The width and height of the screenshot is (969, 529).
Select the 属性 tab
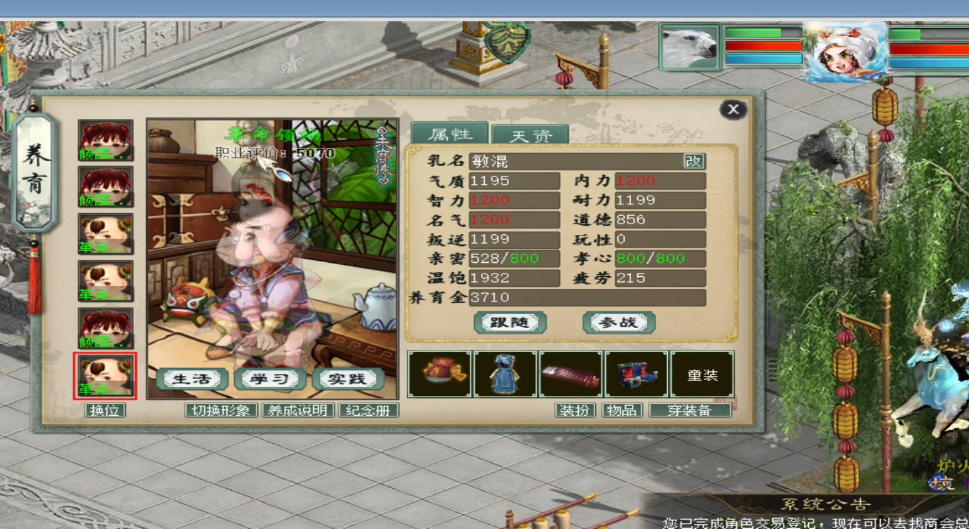pos(449,134)
